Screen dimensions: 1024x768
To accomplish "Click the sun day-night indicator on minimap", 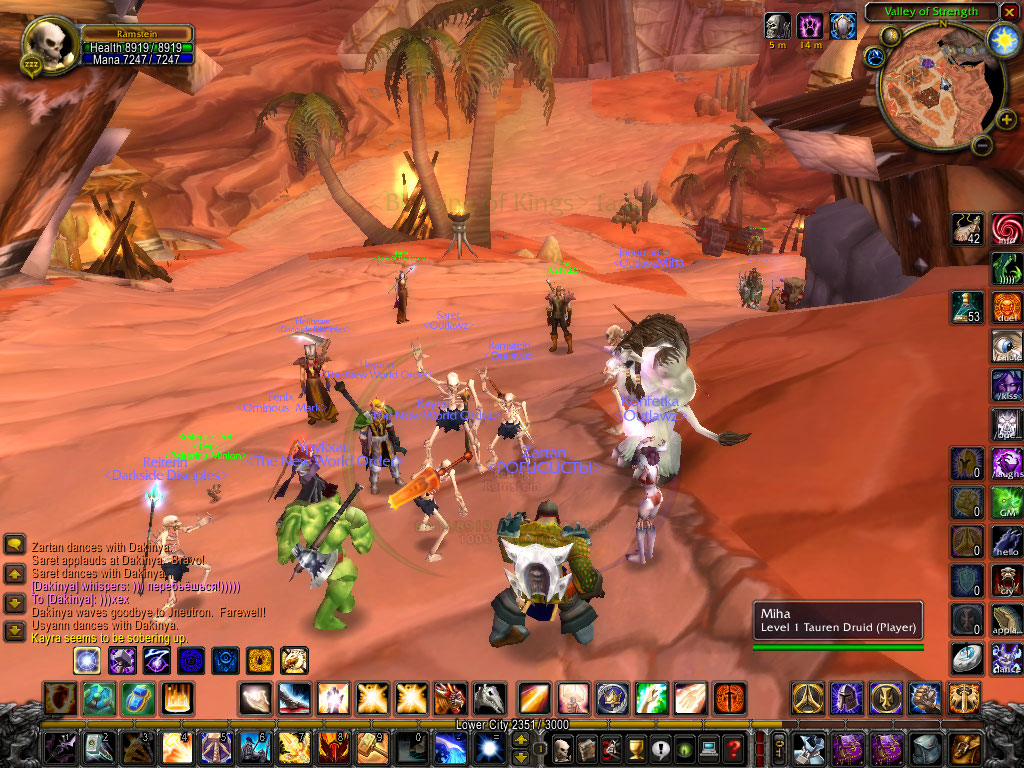I will 1001,39.
